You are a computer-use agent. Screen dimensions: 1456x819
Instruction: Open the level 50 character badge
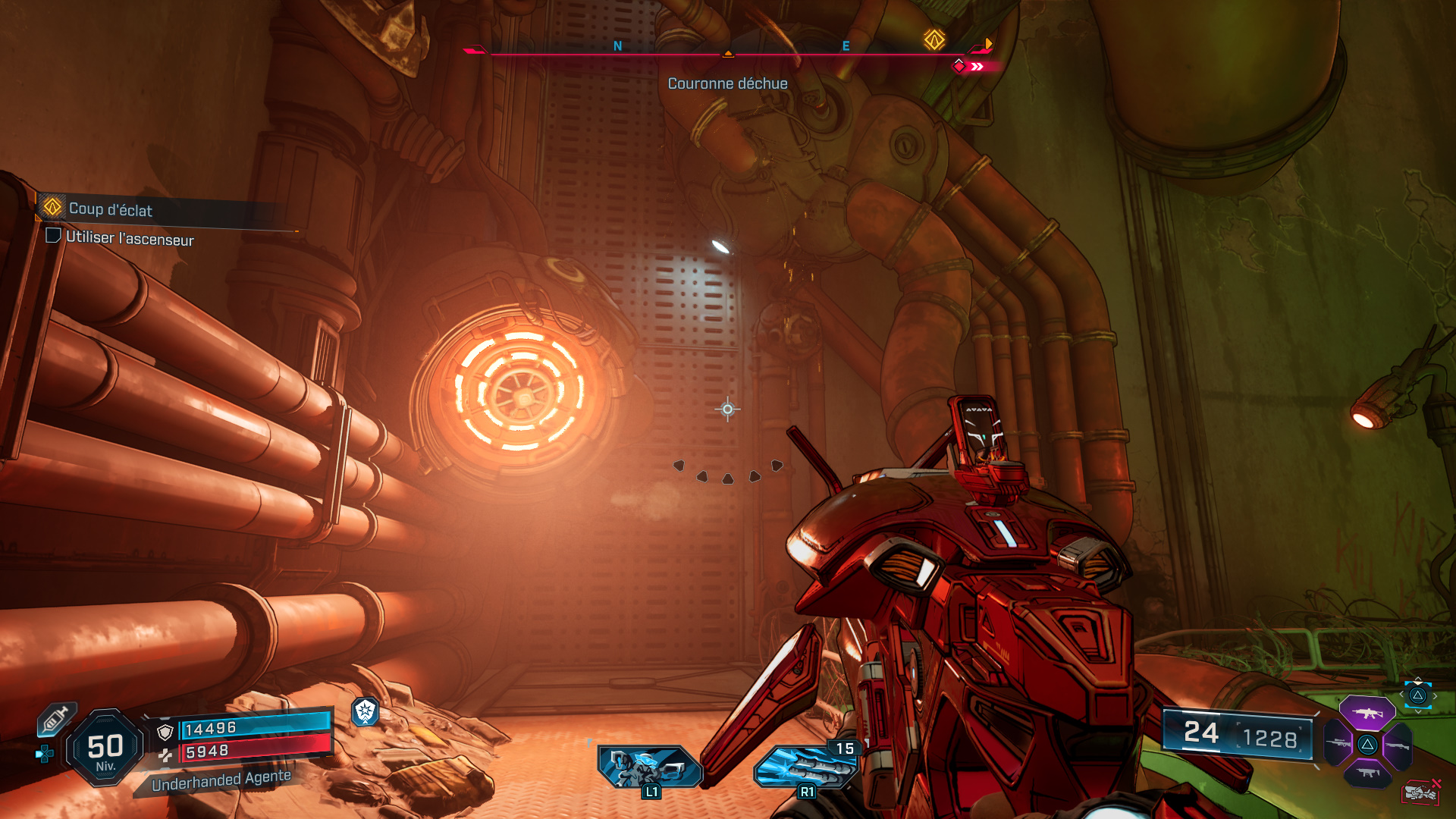[105, 748]
